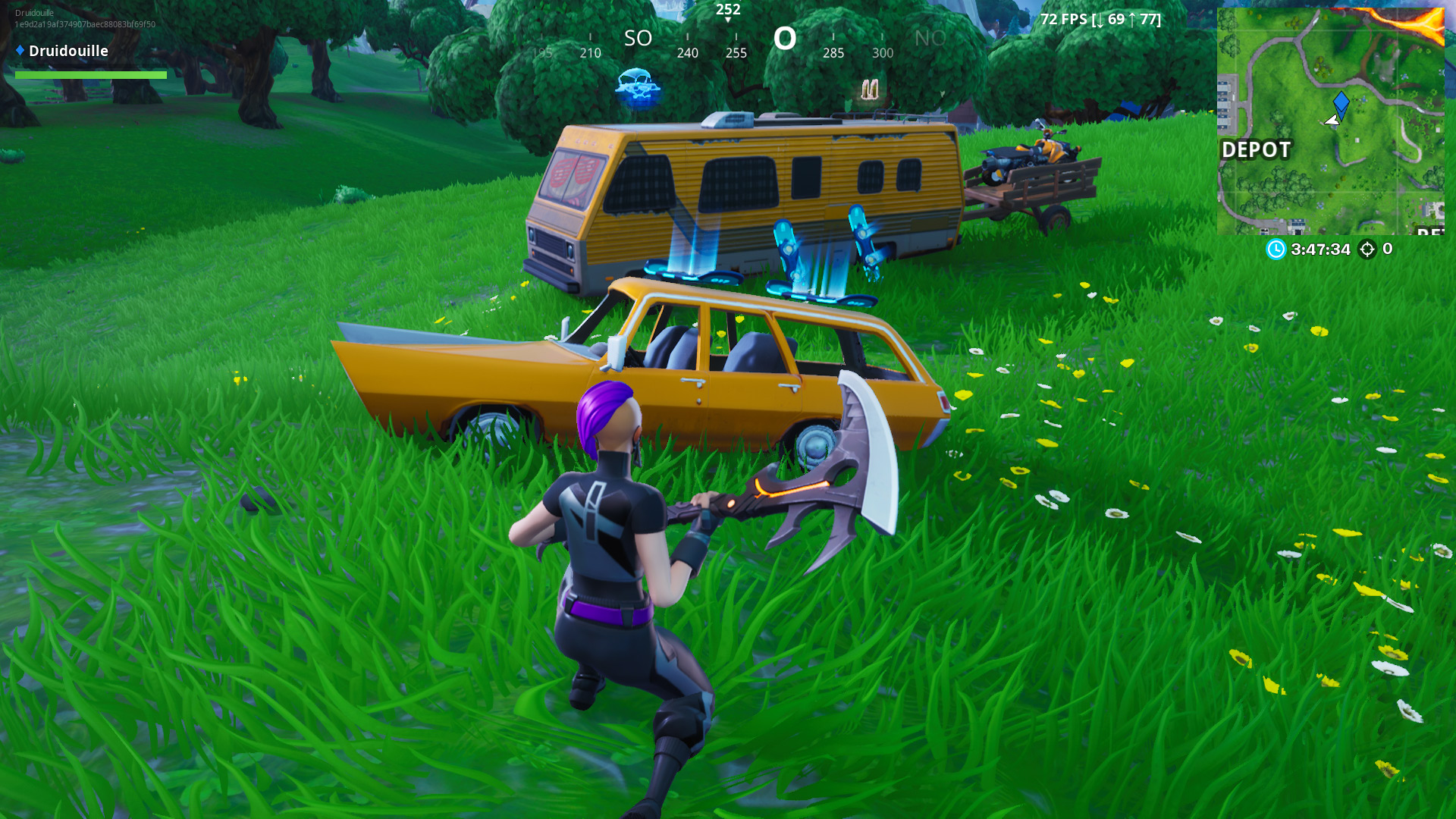The width and height of the screenshot is (1456, 819).
Task: Click the heading number 252 above the compass
Action: click(x=729, y=10)
